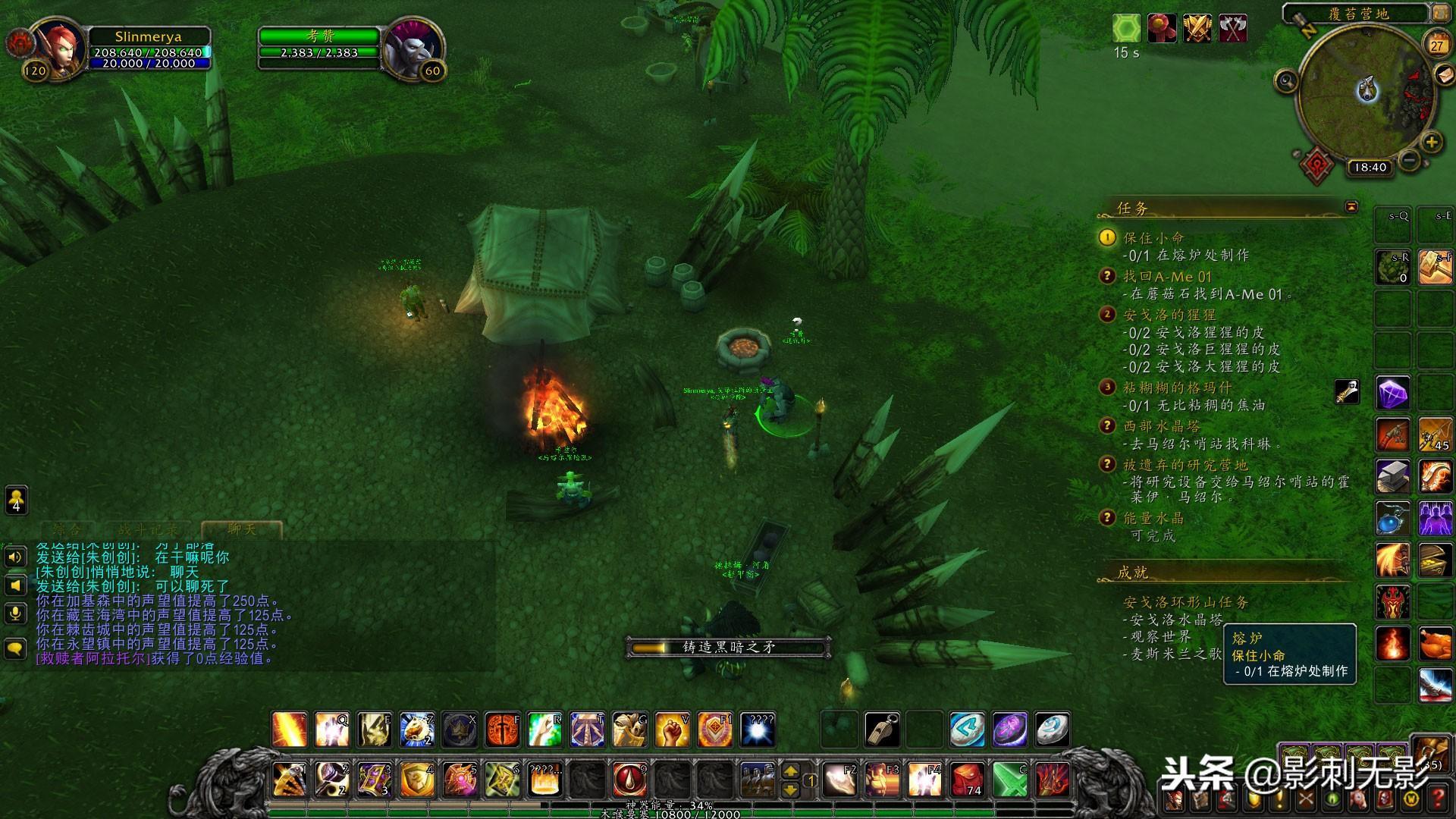The height and width of the screenshot is (819, 1456).
Task: Activate the green sword ability
Action: pos(1009,780)
